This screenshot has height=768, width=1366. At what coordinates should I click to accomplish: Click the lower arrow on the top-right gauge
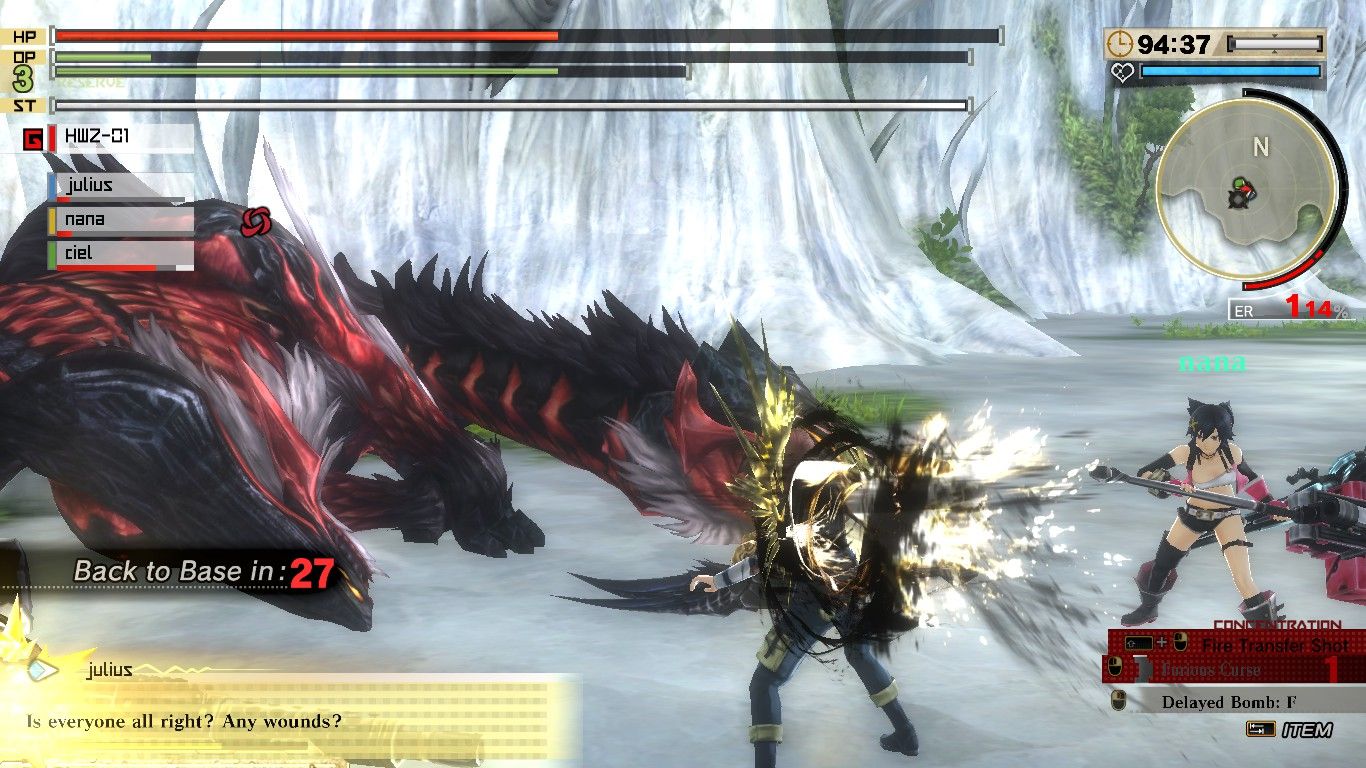tap(1275, 51)
